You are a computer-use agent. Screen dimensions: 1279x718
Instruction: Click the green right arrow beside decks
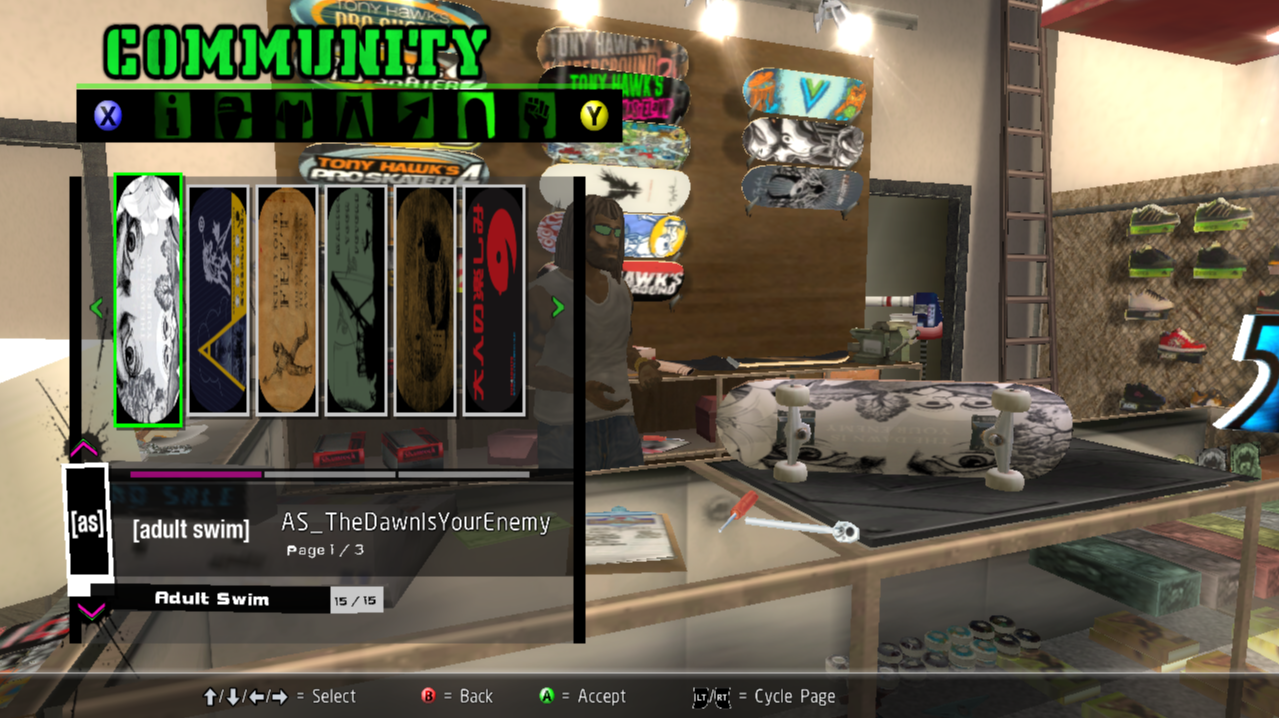click(558, 308)
